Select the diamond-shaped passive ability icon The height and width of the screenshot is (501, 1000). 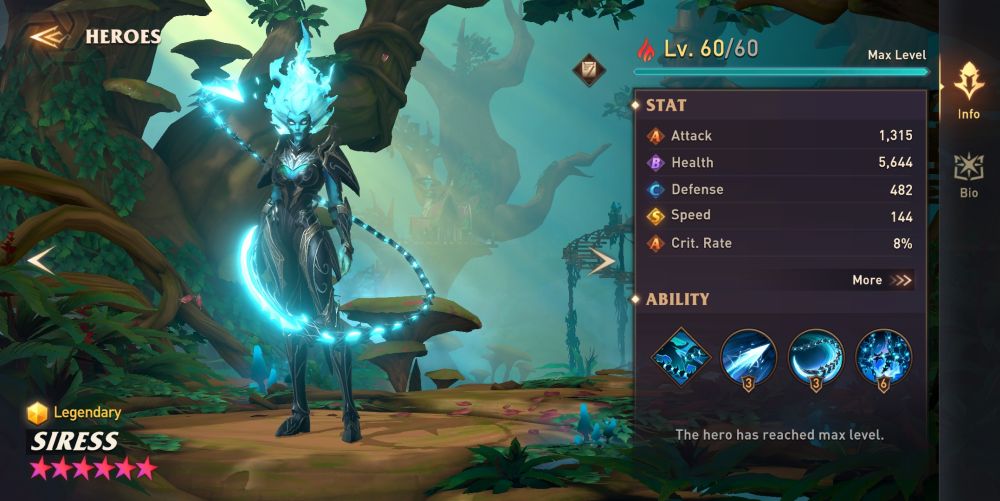[x=681, y=357]
